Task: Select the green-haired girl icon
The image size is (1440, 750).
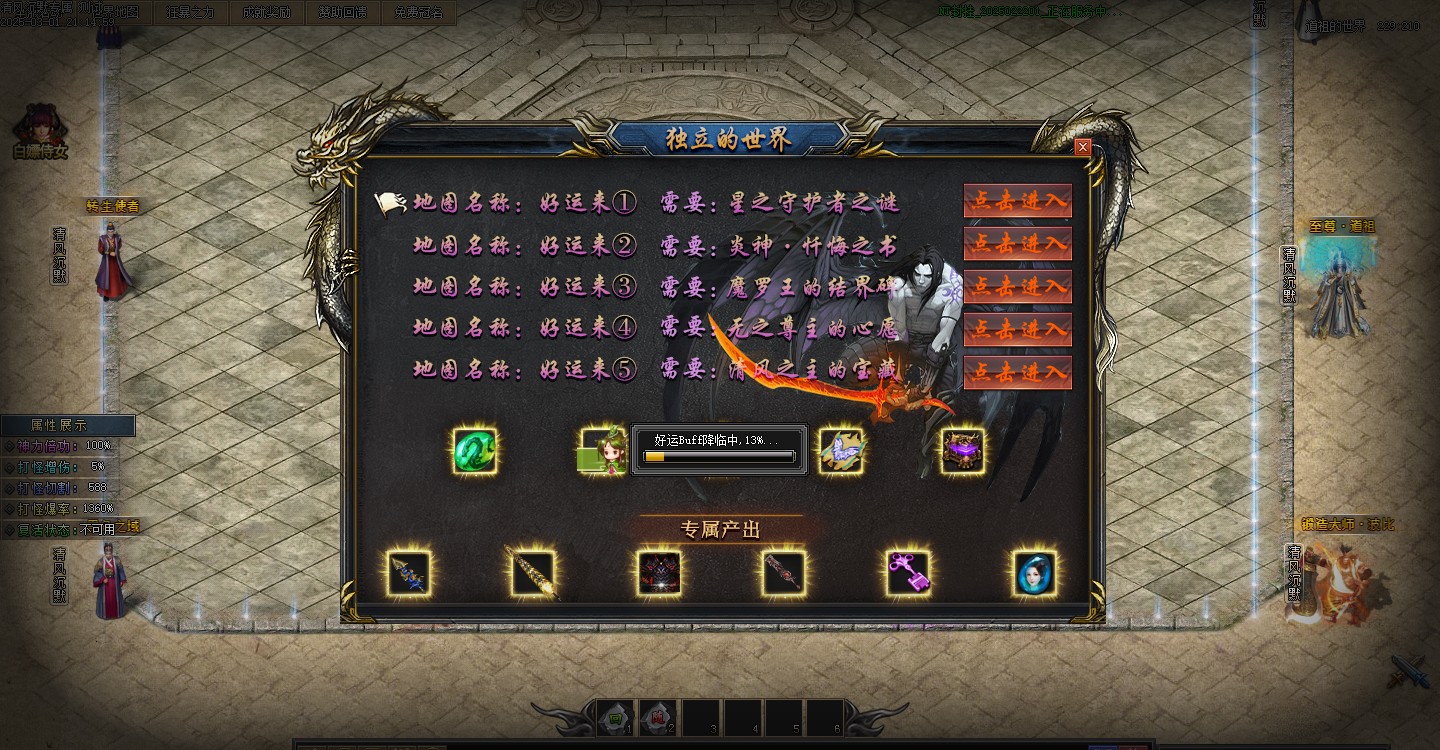Action: click(x=603, y=451)
